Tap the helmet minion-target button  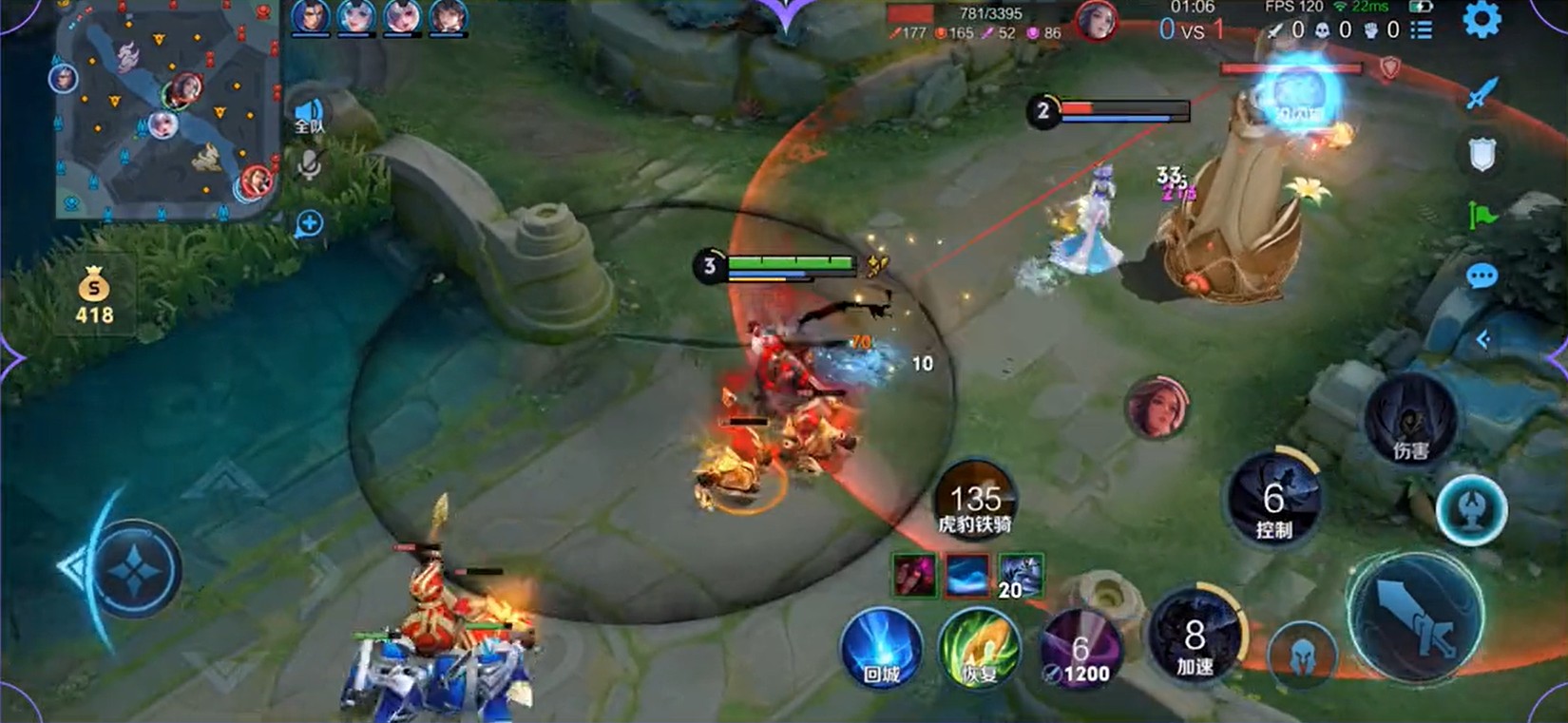[x=1302, y=654]
